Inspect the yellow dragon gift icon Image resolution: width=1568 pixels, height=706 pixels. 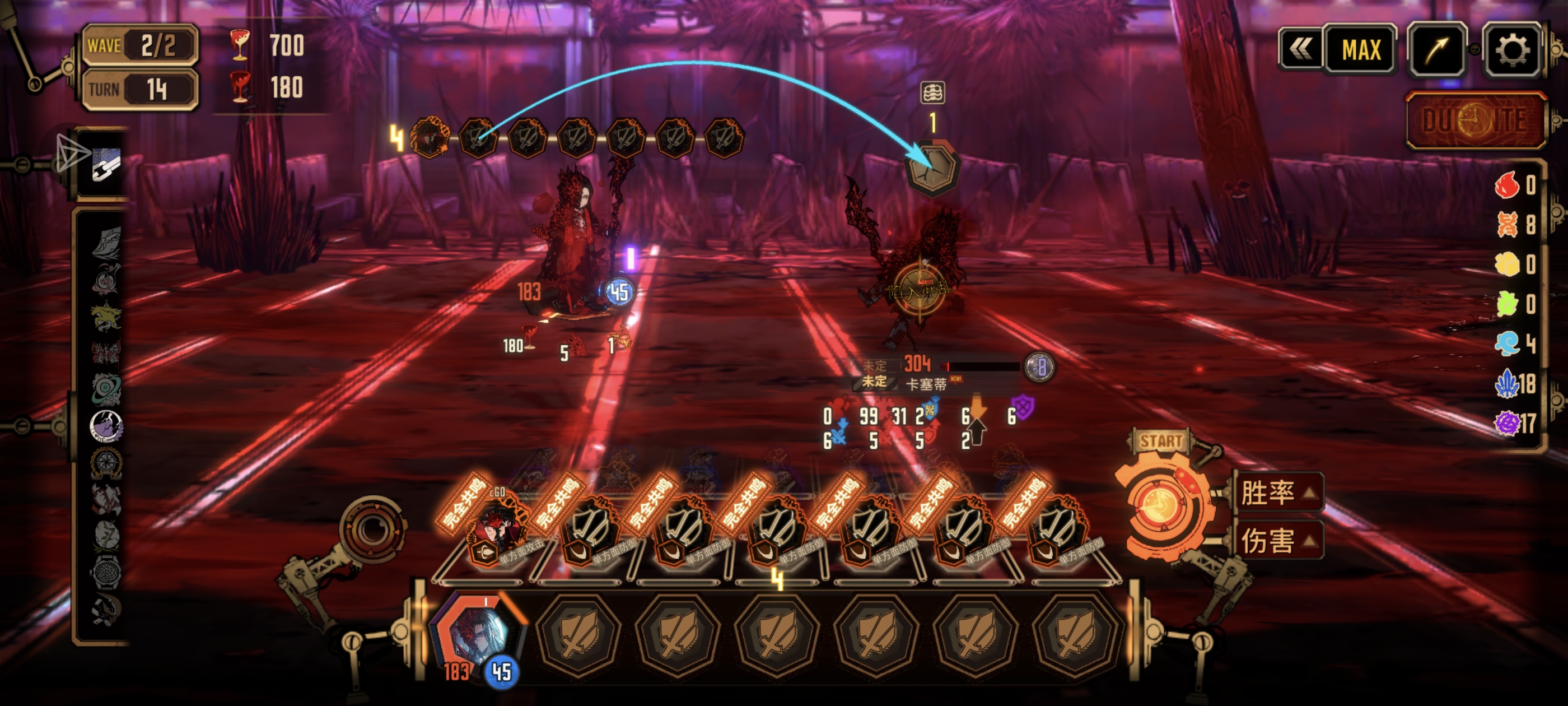pos(106,316)
